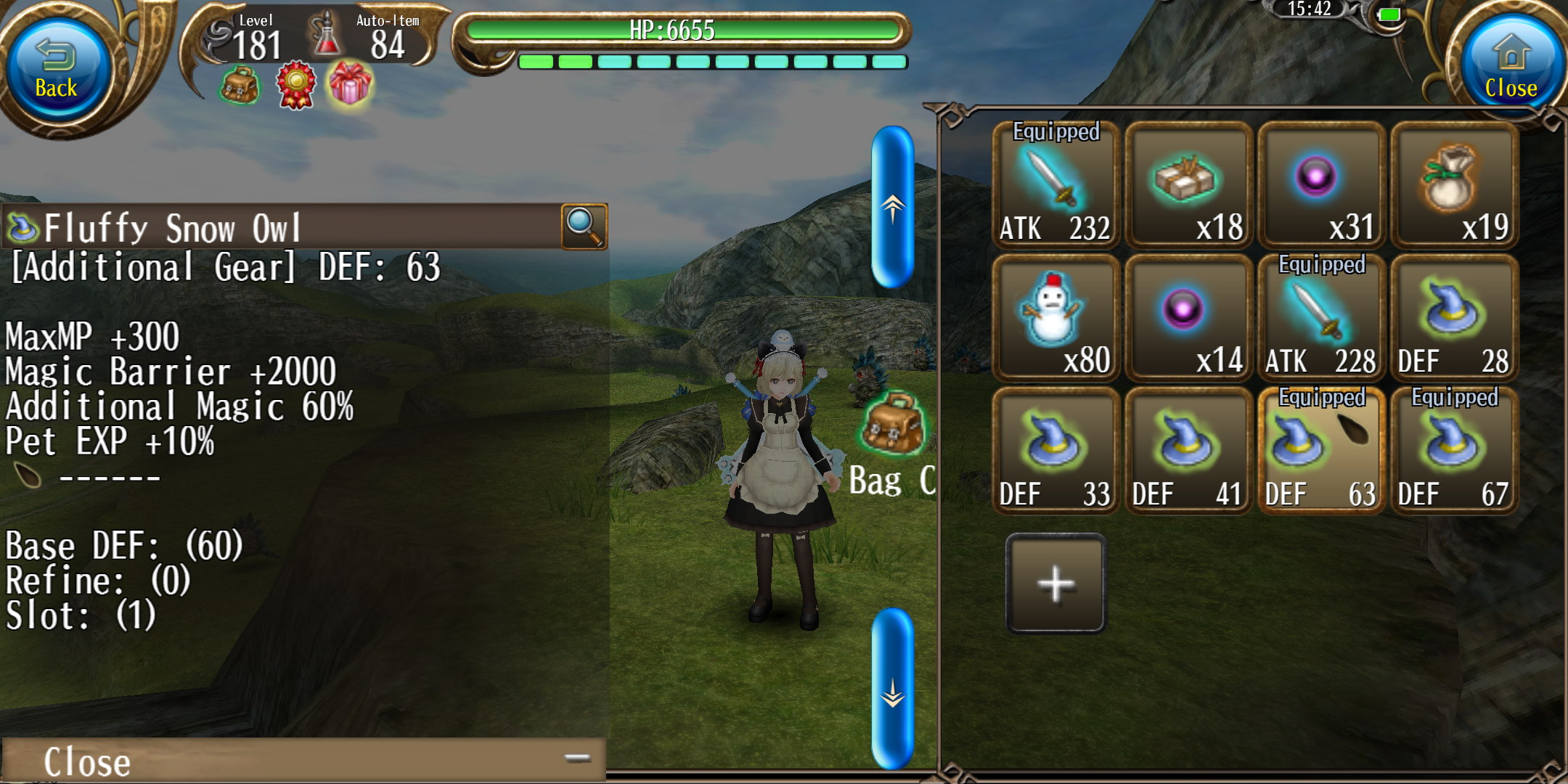Choose the purple orb x14 slot
The width and height of the screenshot is (1568, 784).
[1188, 319]
